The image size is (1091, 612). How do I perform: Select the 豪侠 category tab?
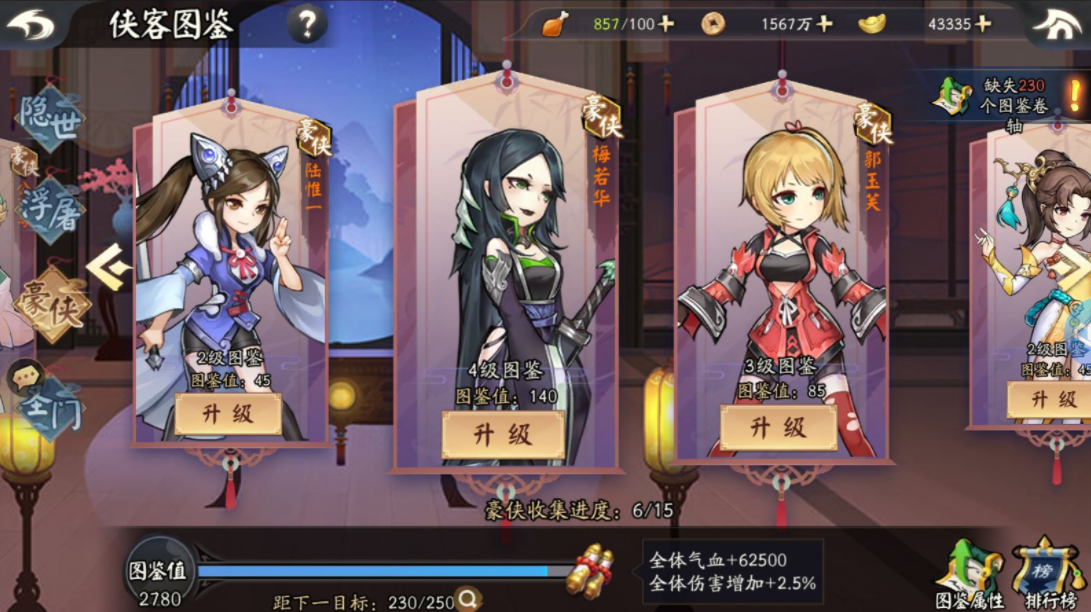[50, 302]
